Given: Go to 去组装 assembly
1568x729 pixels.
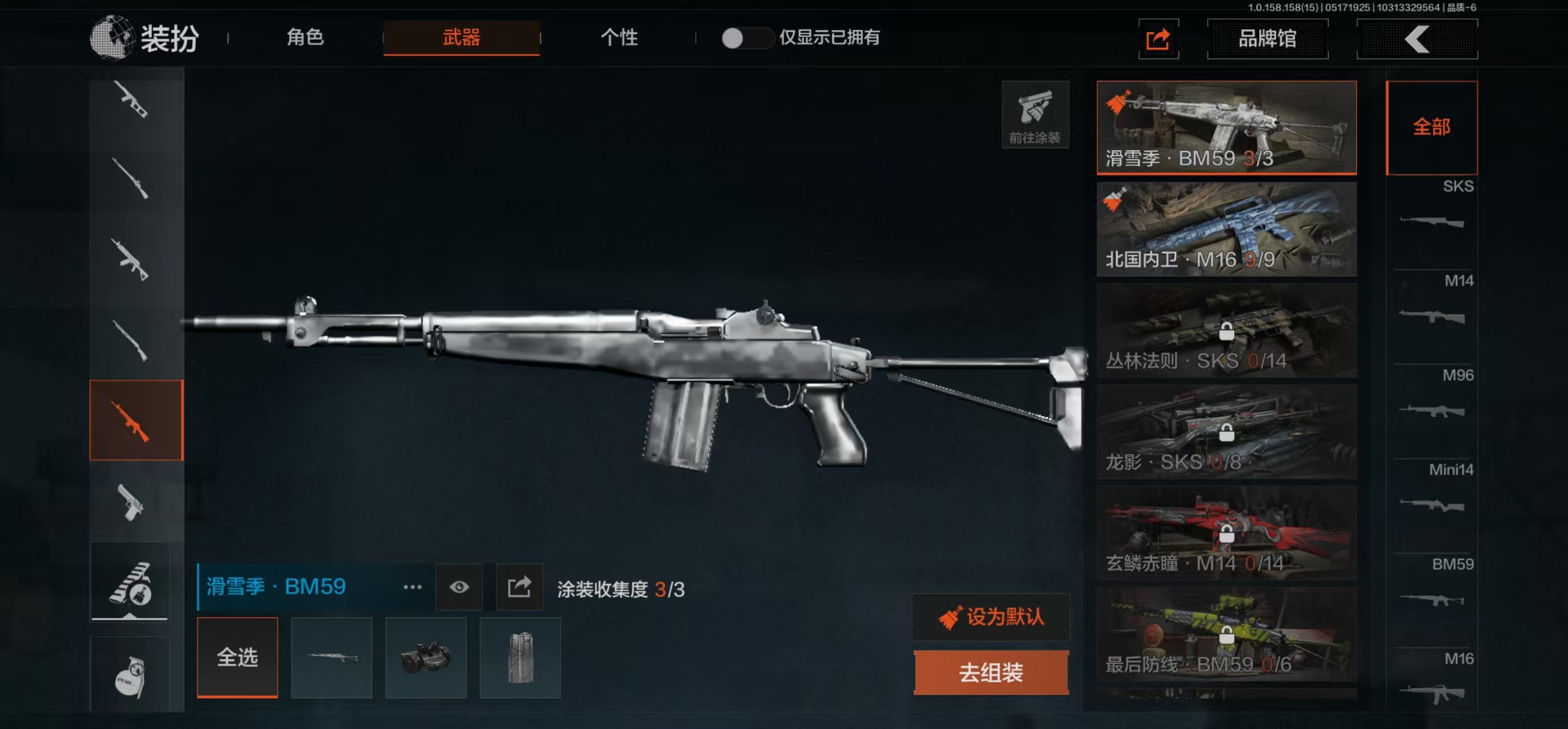Looking at the screenshot, I should (990, 673).
